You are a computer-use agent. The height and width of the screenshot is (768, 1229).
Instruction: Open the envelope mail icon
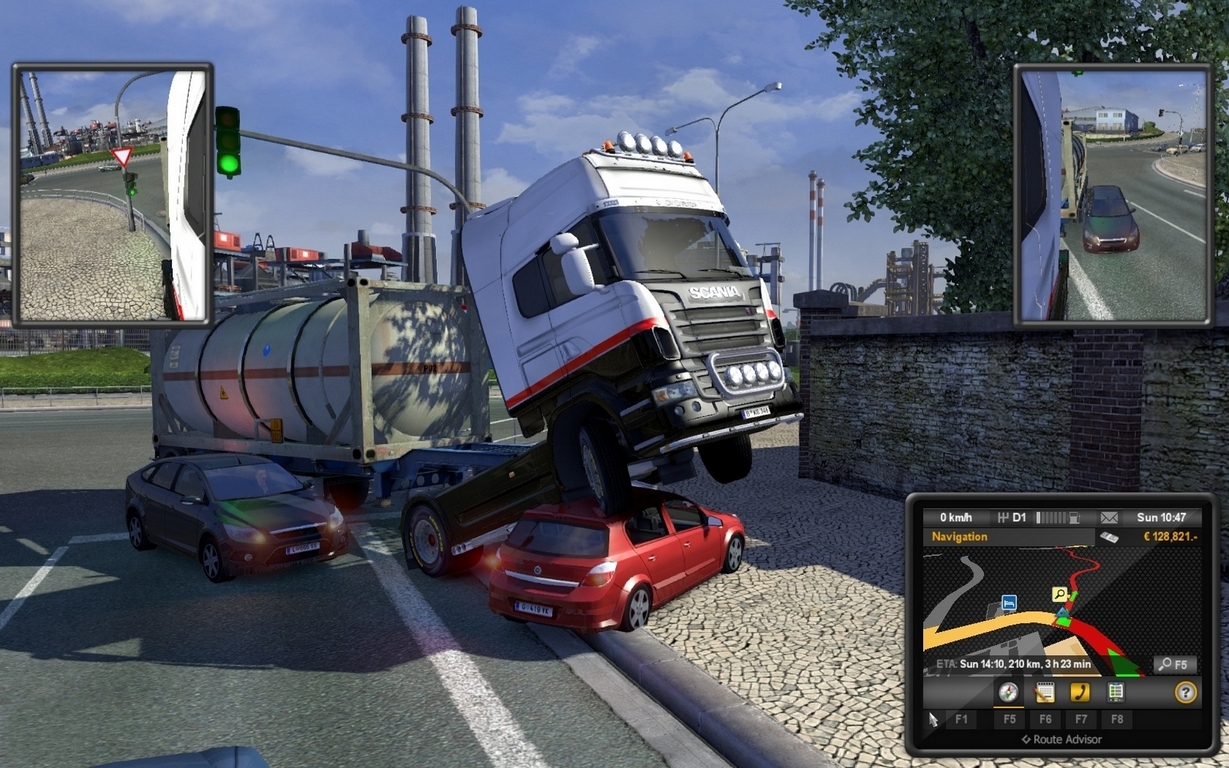tap(1109, 518)
